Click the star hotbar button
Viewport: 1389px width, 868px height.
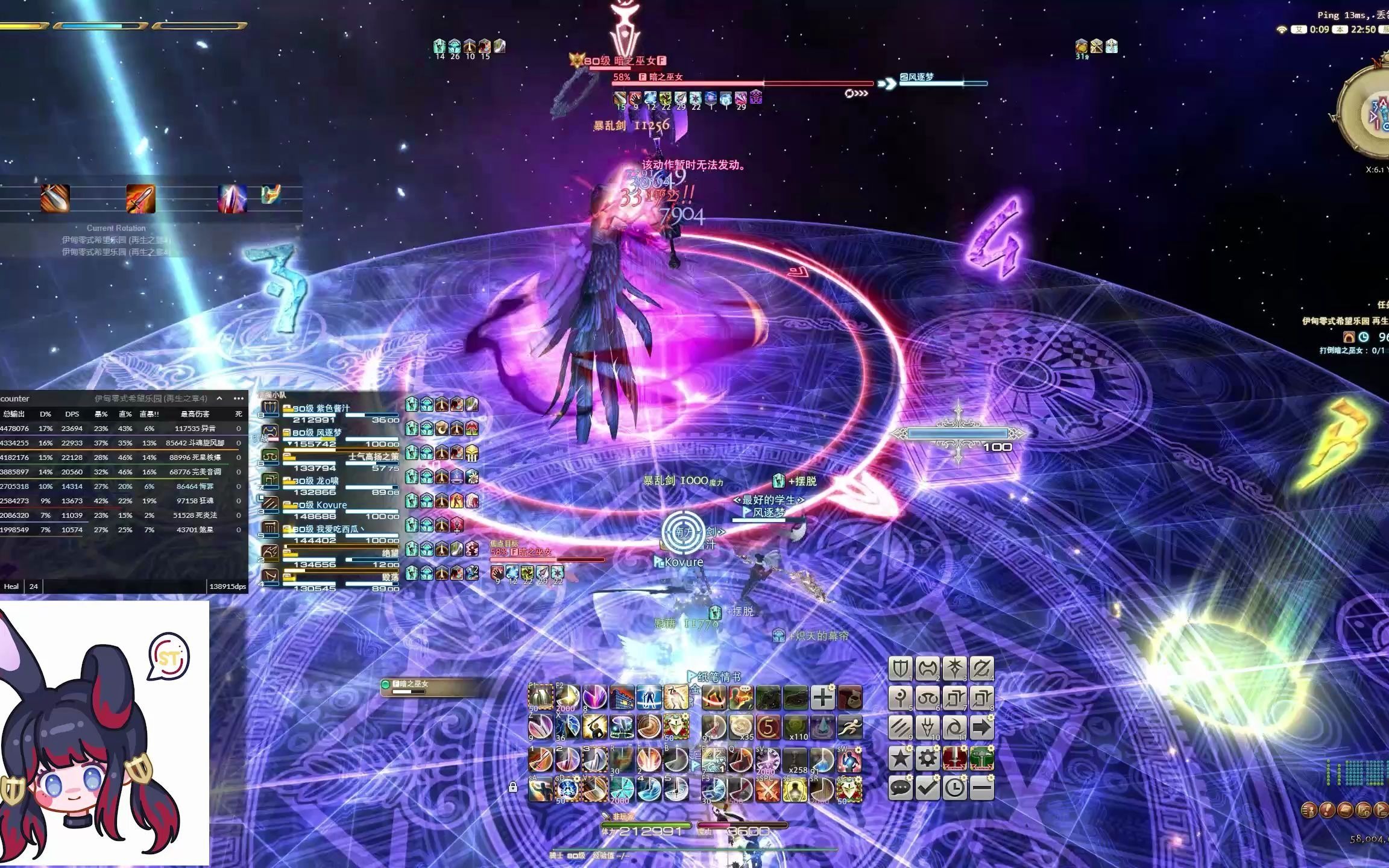(900, 758)
